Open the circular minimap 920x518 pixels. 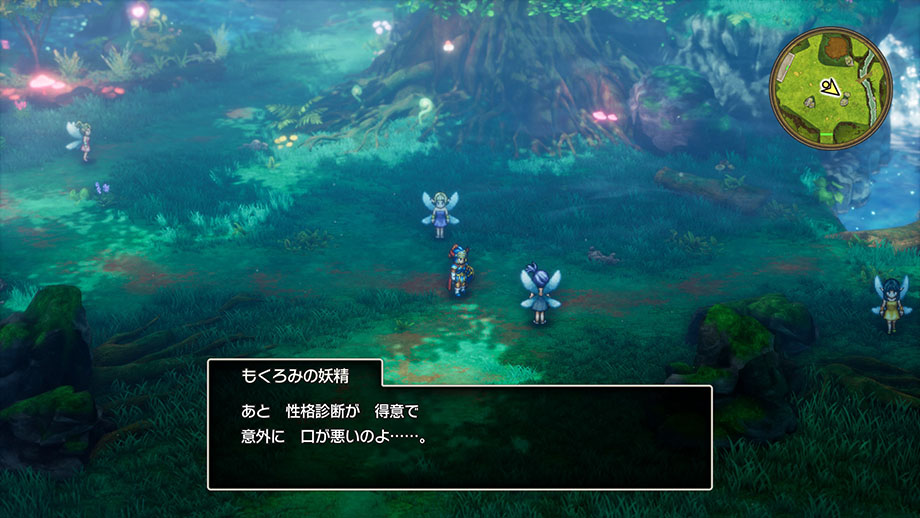(830, 86)
